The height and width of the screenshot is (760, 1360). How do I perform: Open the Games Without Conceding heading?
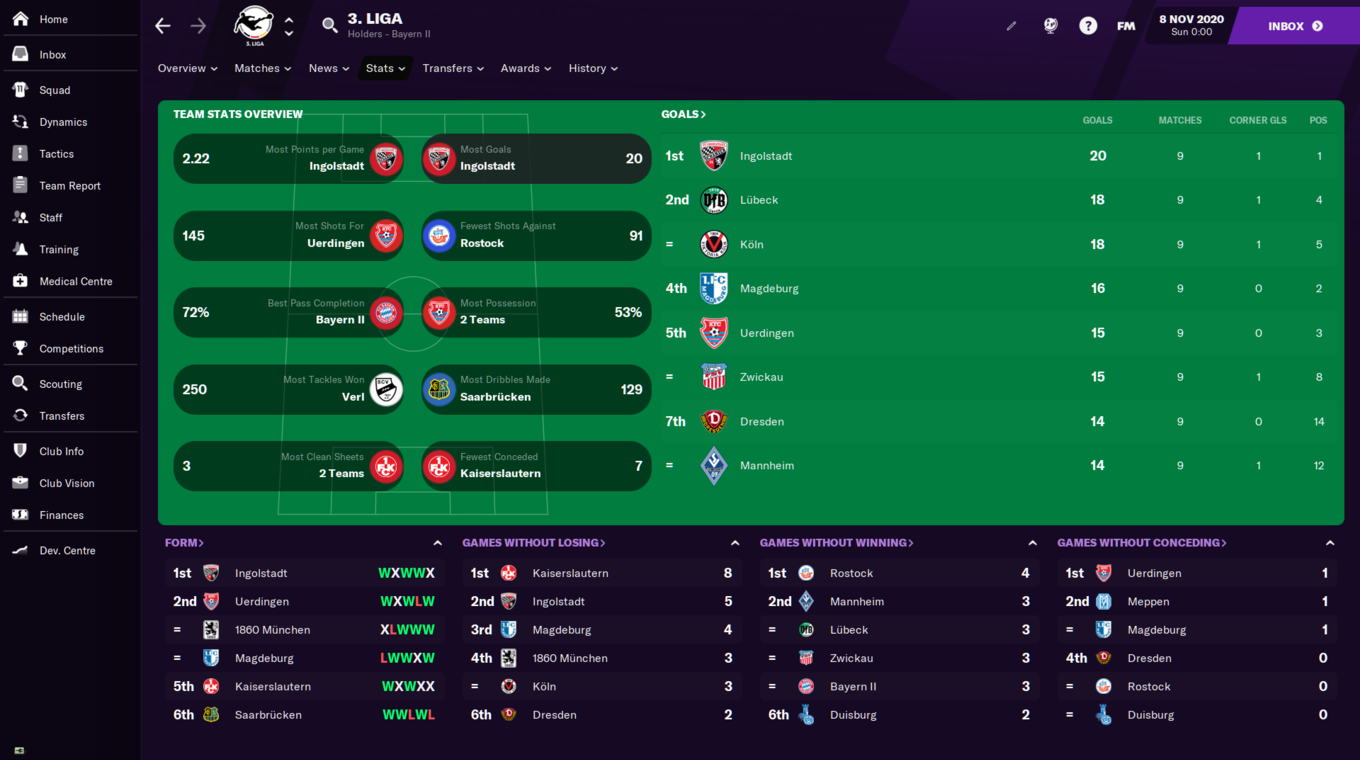point(1141,543)
